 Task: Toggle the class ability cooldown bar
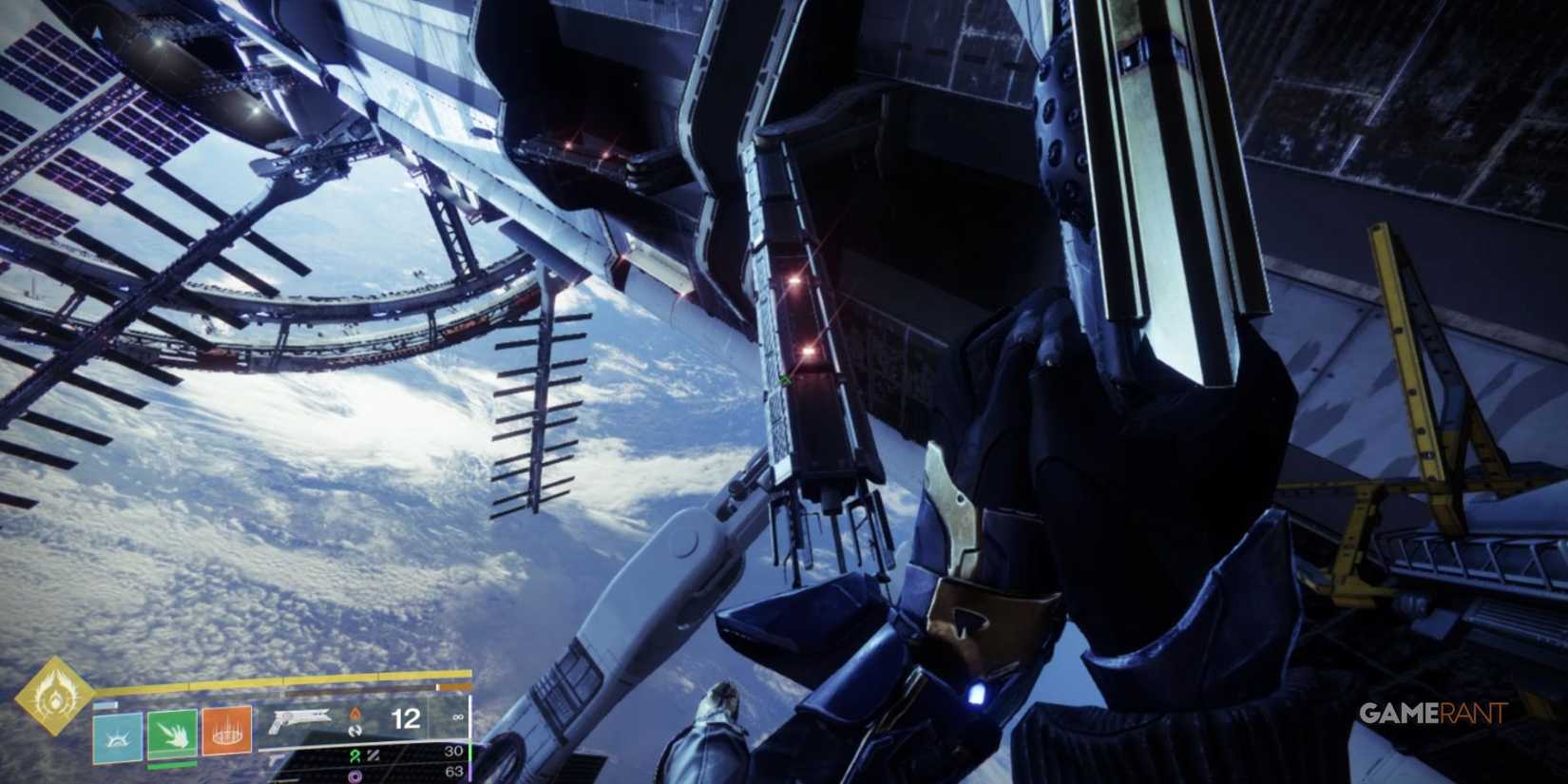pyautogui.click(x=105, y=705)
